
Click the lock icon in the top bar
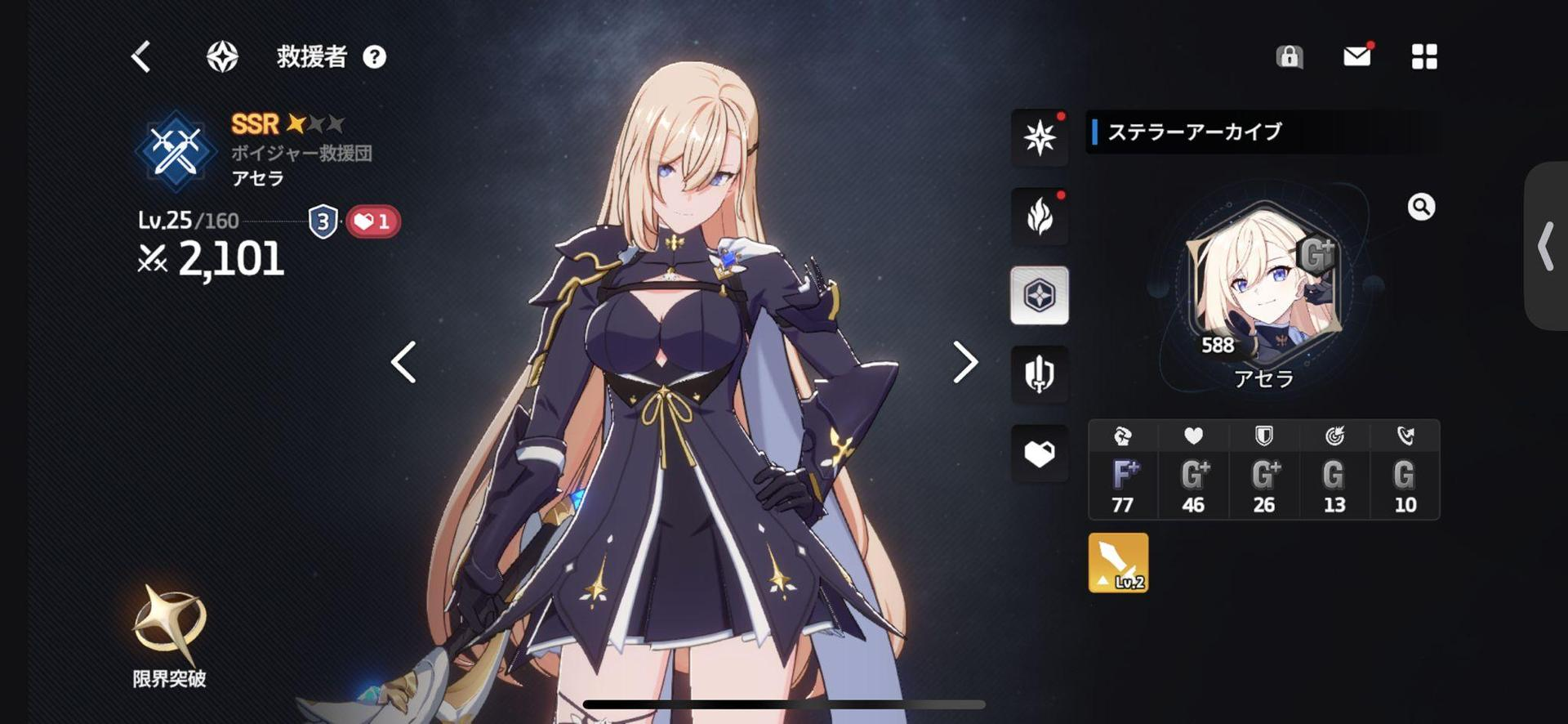[x=1289, y=58]
